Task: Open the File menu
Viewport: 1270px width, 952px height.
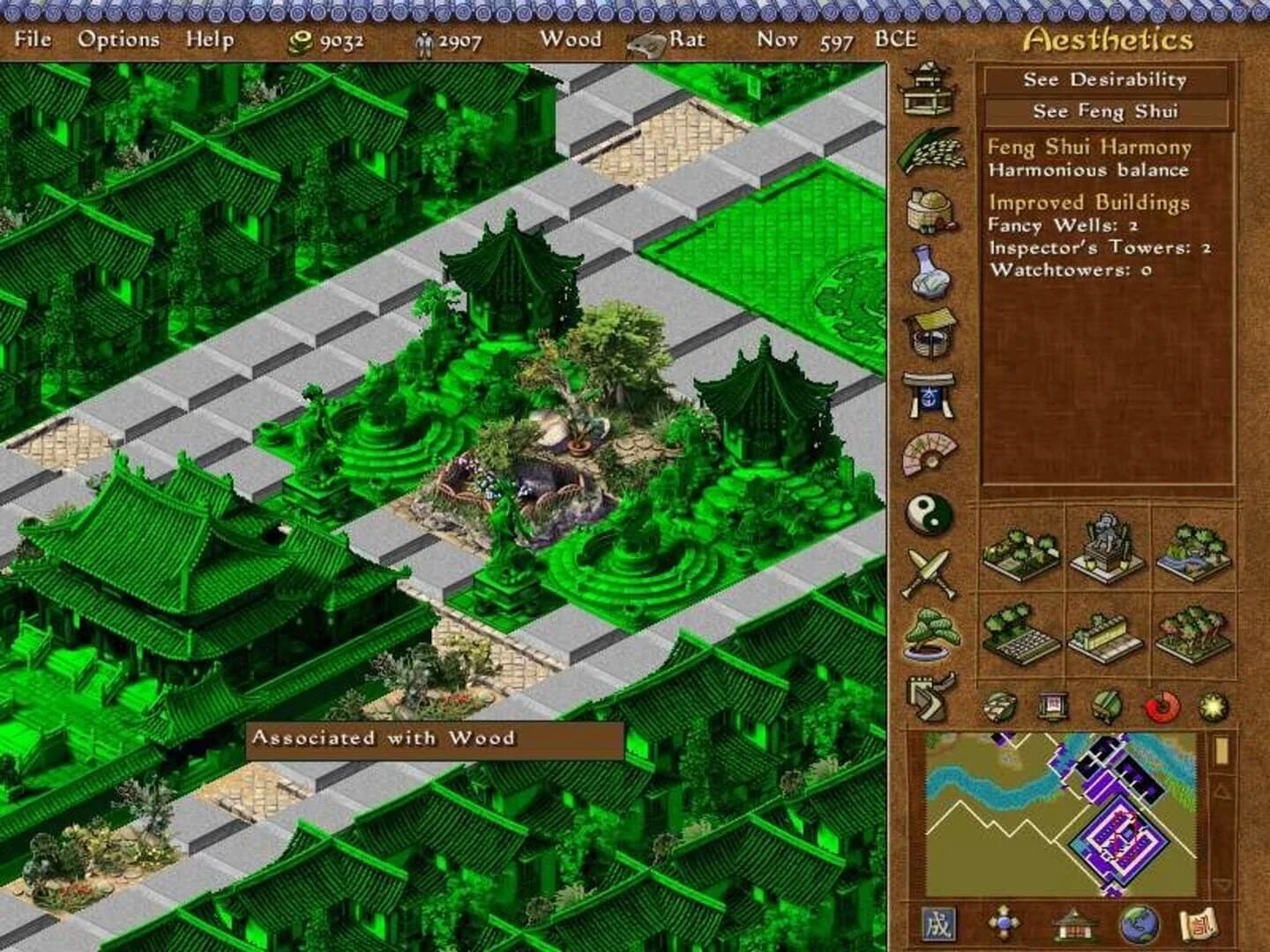Action: tap(33, 40)
